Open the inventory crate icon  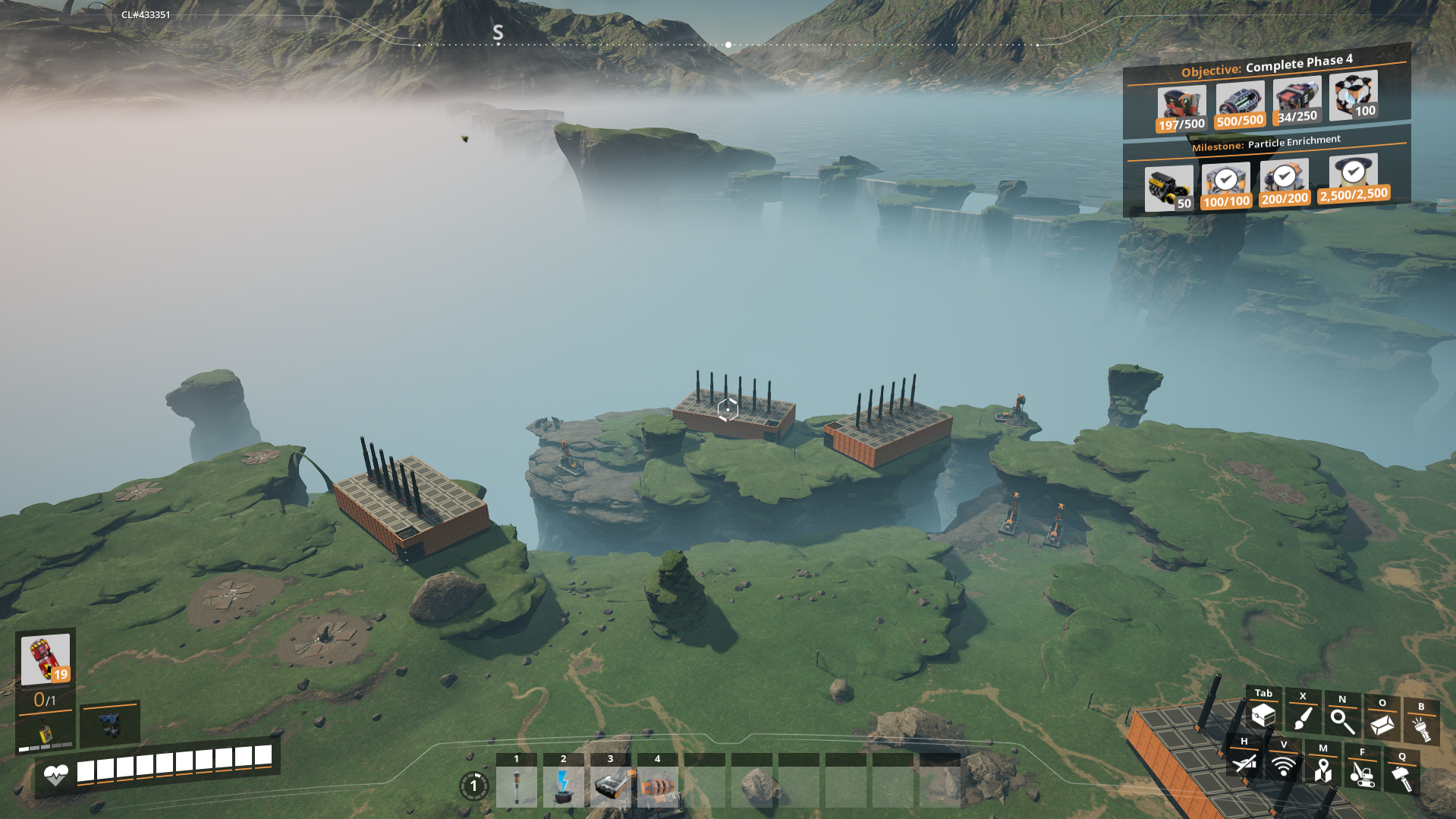(x=1263, y=715)
